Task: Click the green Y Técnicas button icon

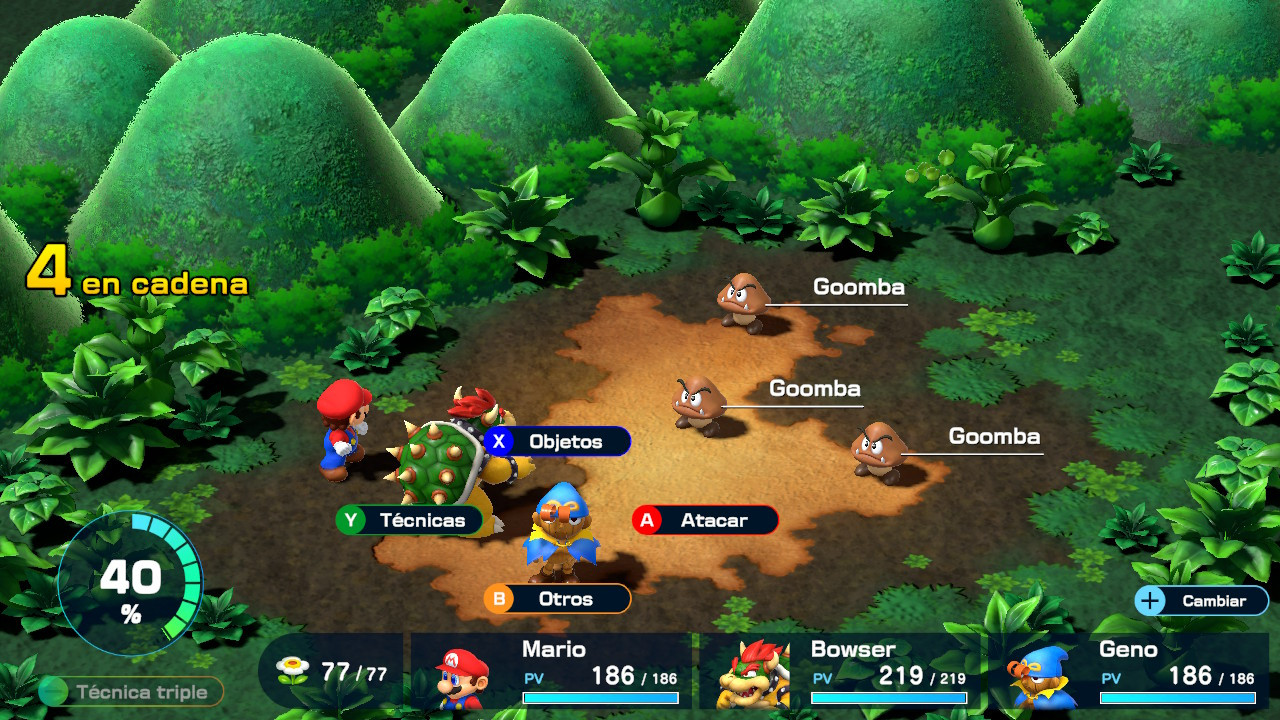Action: click(x=351, y=520)
